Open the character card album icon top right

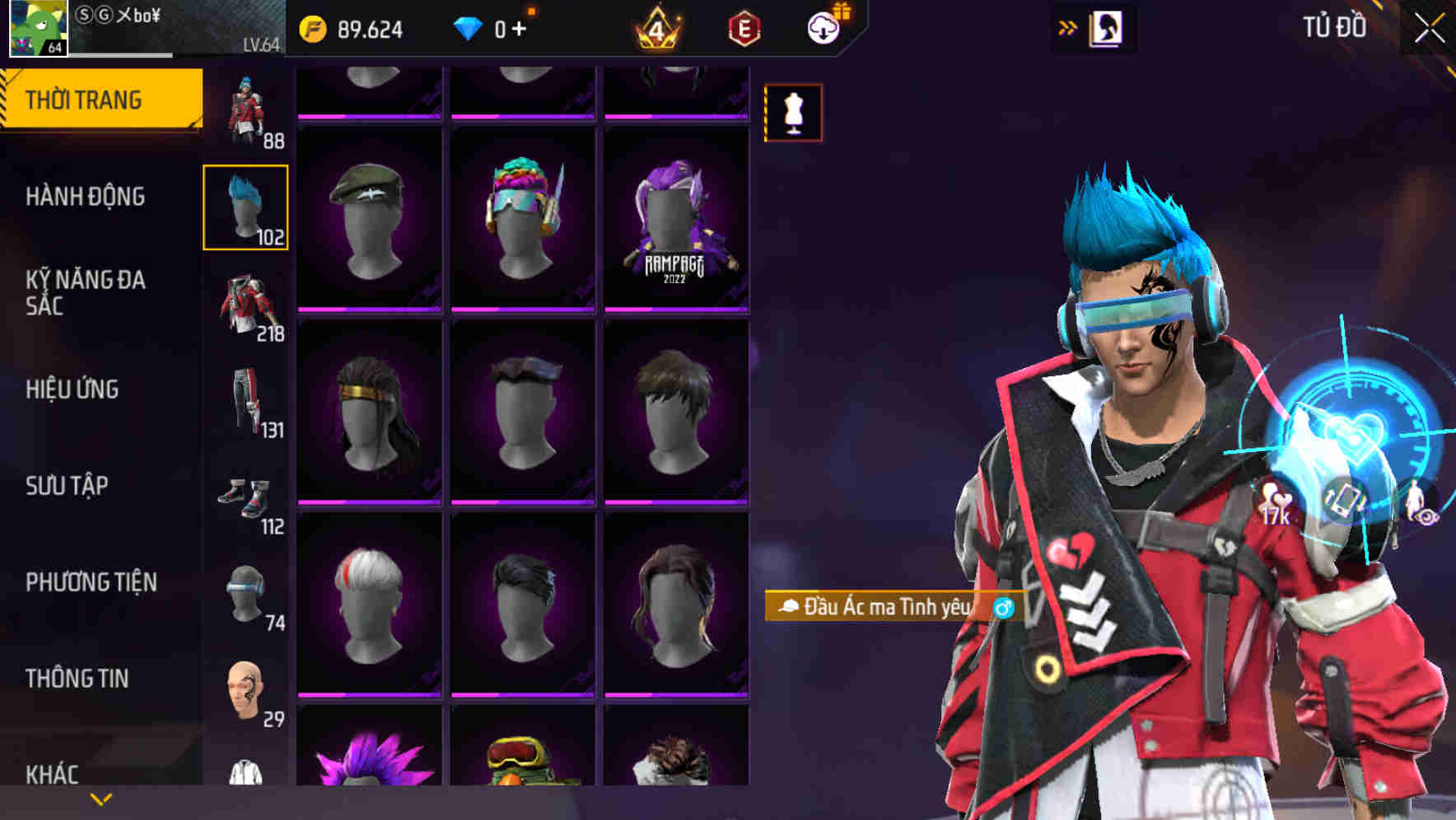click(x=1105, y=28)
